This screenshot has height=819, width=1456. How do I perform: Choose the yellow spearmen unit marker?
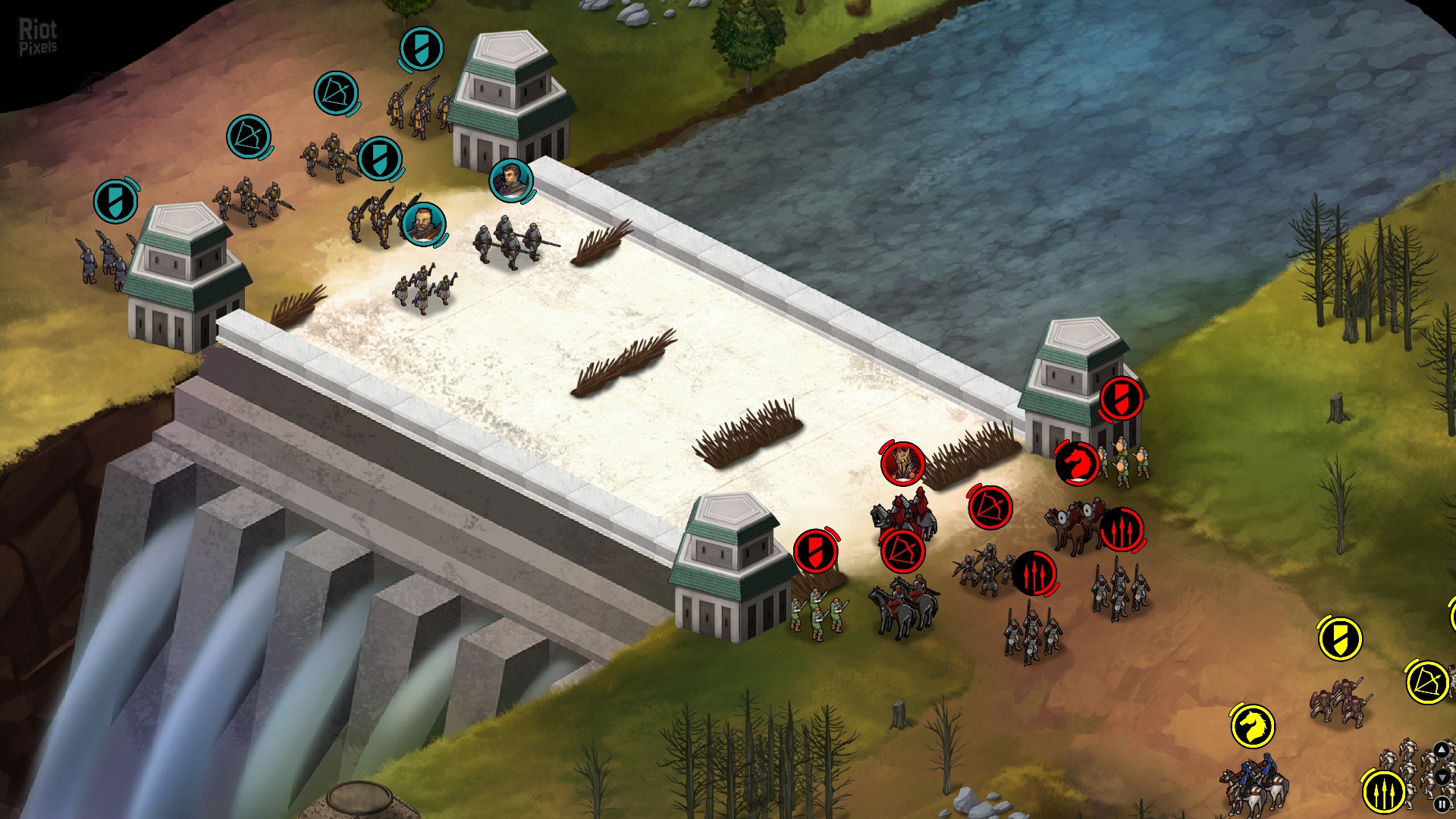coord(1383,792)
